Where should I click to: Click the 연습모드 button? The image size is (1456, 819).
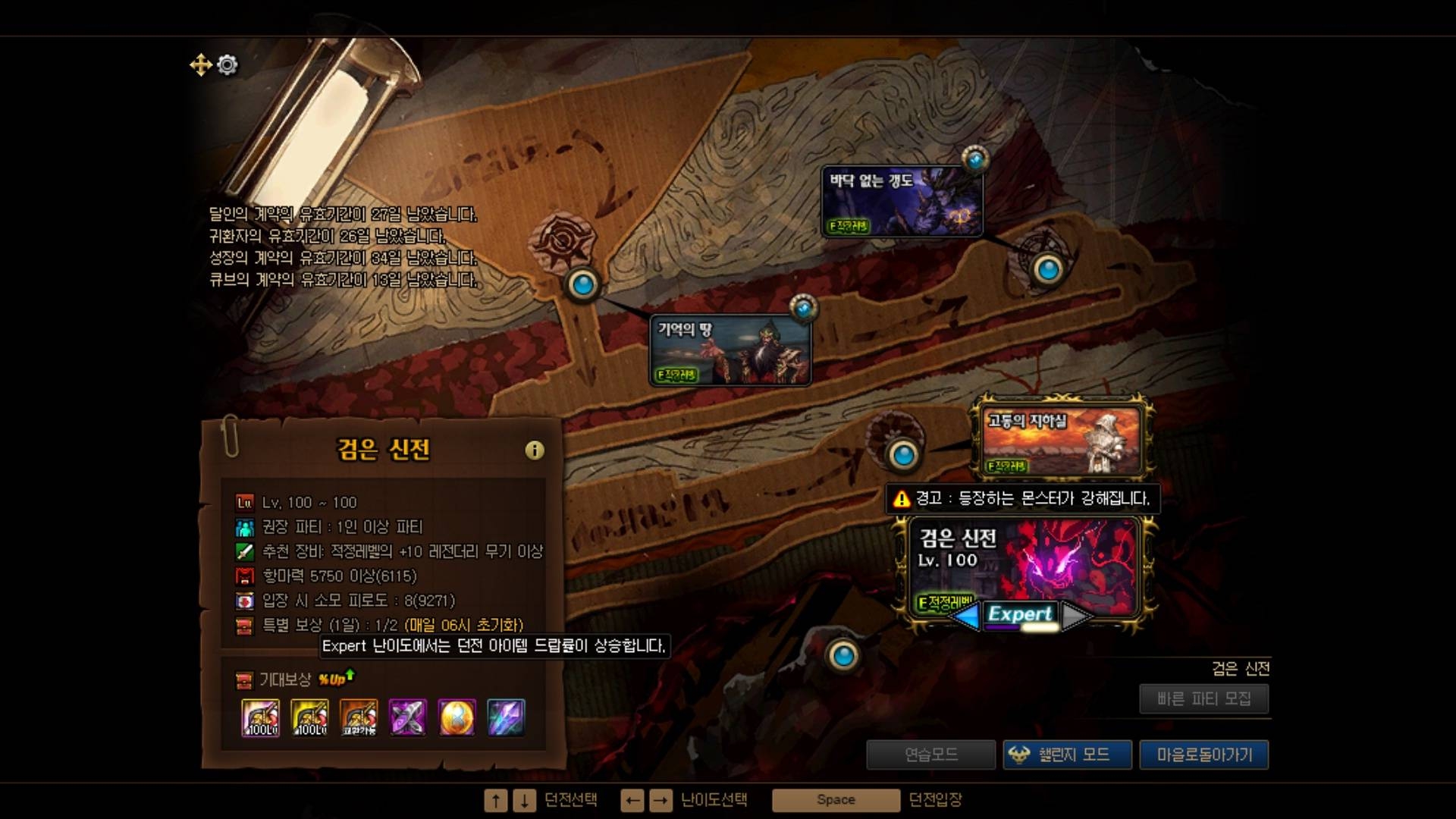(x=931, y=755)
